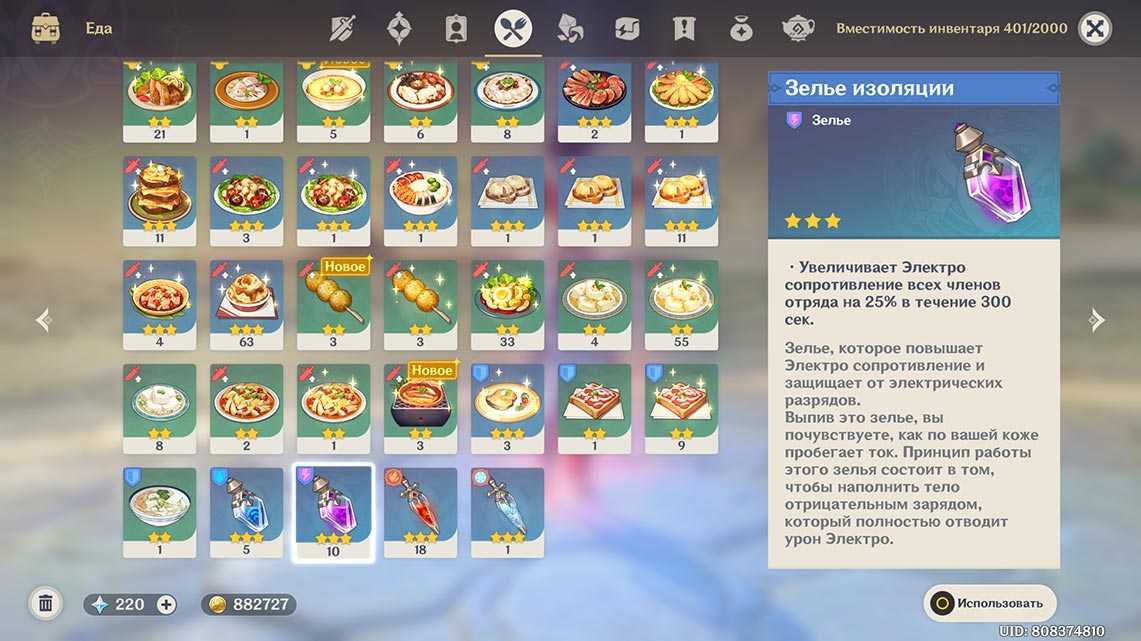This screenshot has width=1141, height=641.
Task: Click the trash bin delete button
Action: click(x=45, y=603)
